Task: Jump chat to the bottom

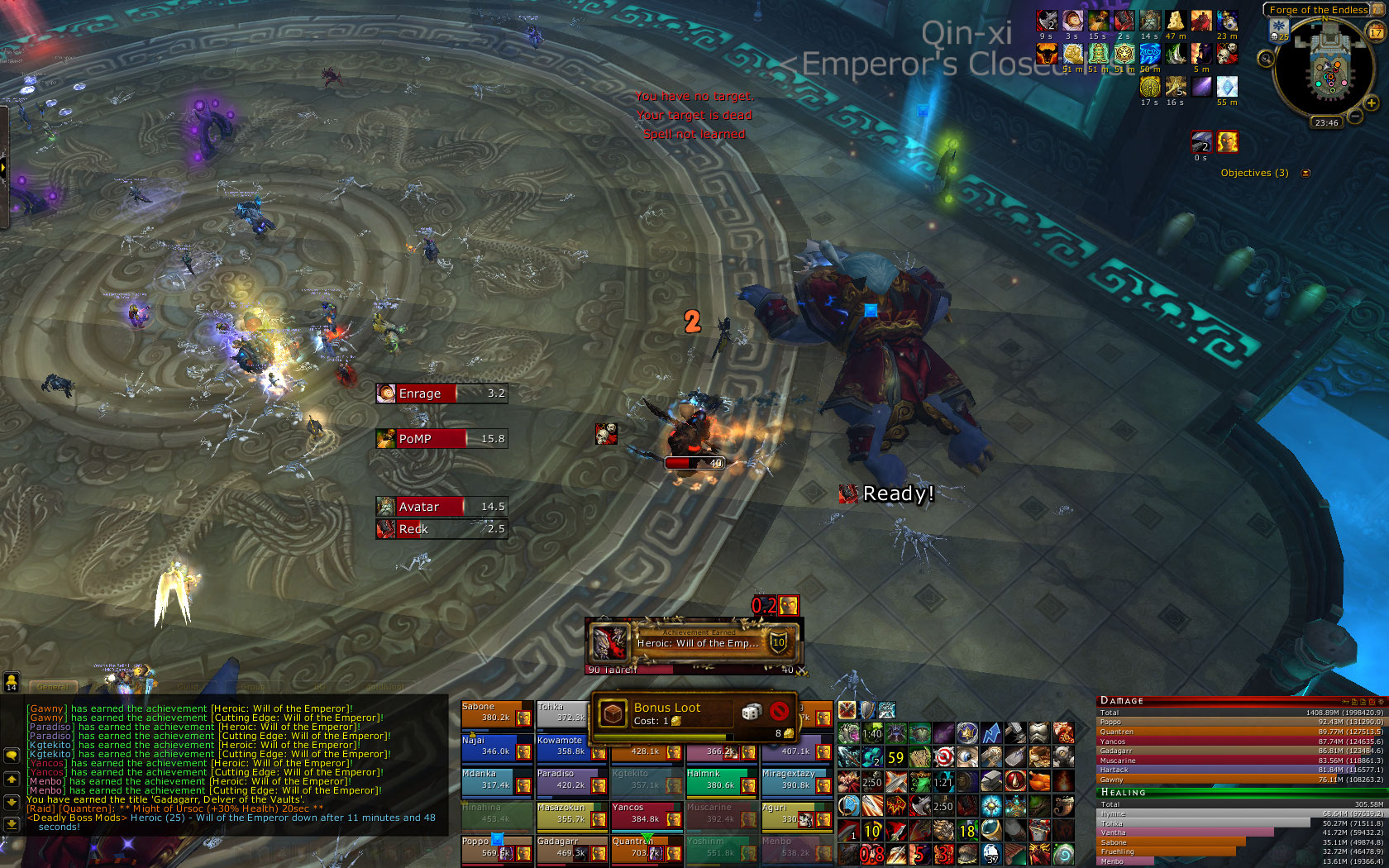Action: point(12,823)
